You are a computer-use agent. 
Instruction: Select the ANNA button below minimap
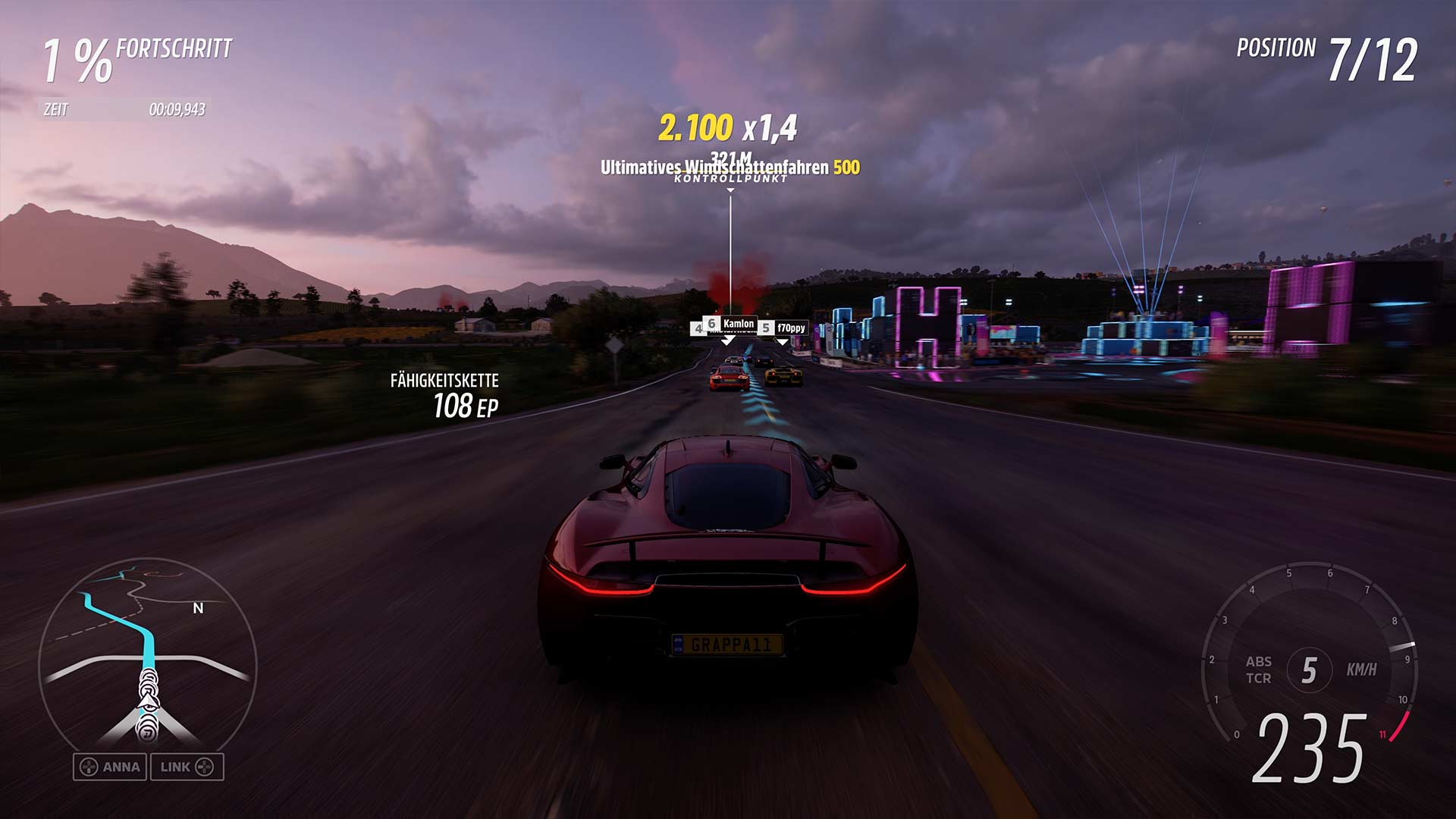111,767
